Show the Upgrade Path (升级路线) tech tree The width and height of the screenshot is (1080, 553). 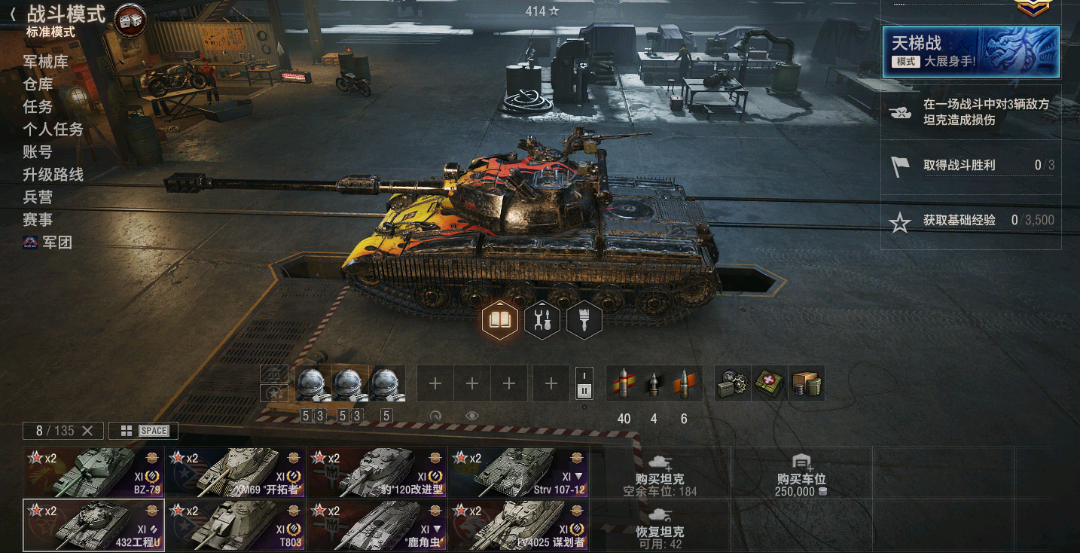pos(53,174)
